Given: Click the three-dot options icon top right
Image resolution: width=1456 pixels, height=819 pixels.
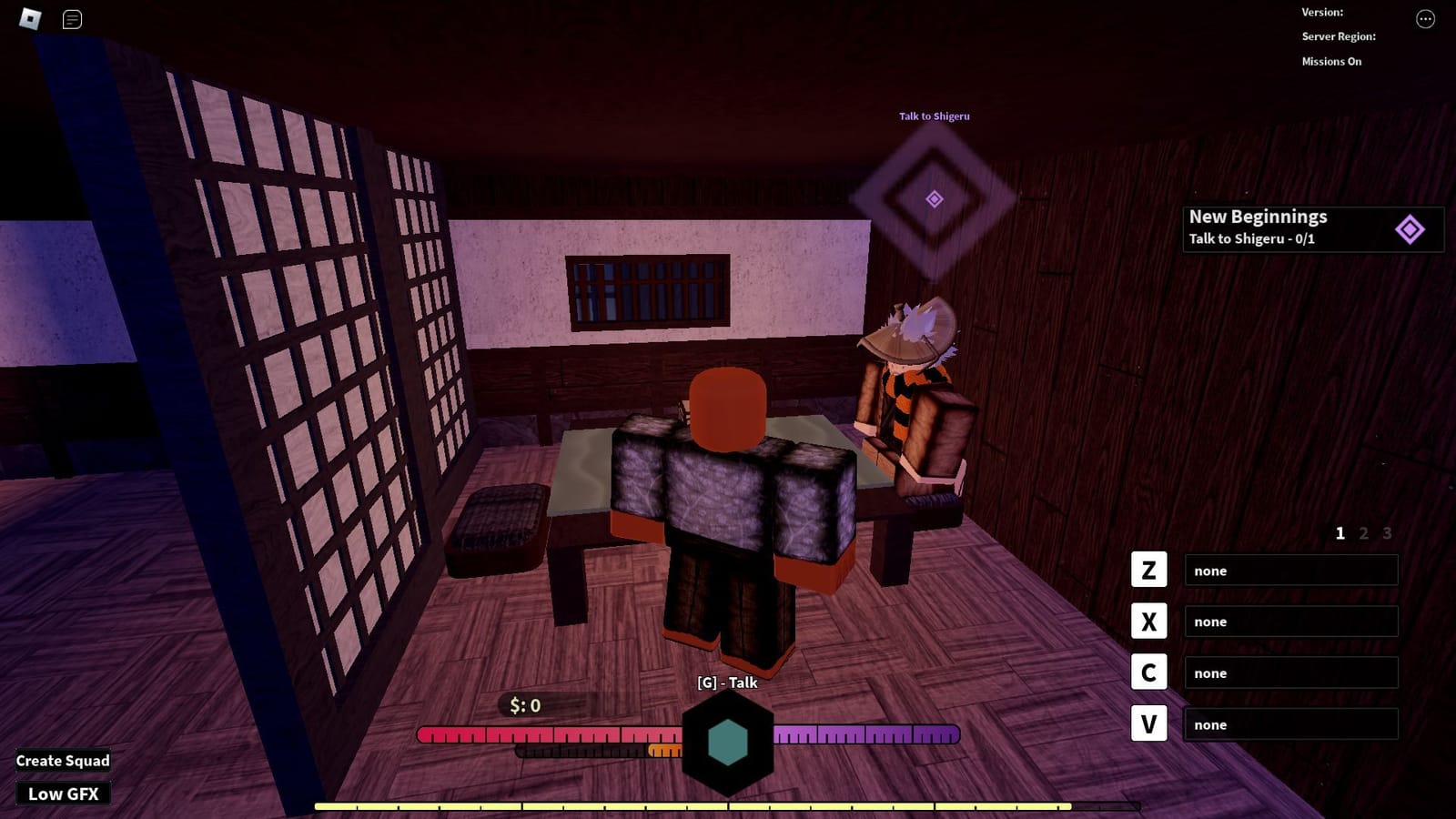Looking at the screenshot, I should pyautogui.click(x=1424, y=20).
